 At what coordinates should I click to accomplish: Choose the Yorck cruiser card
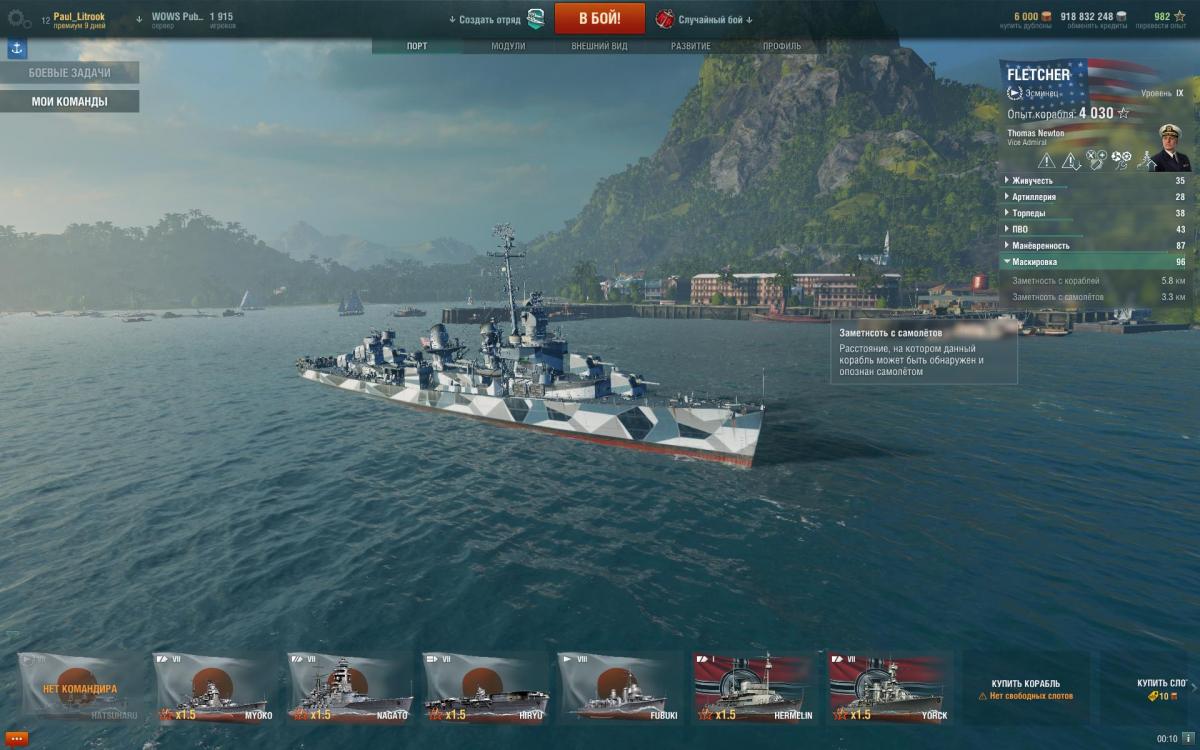point(890,688)
